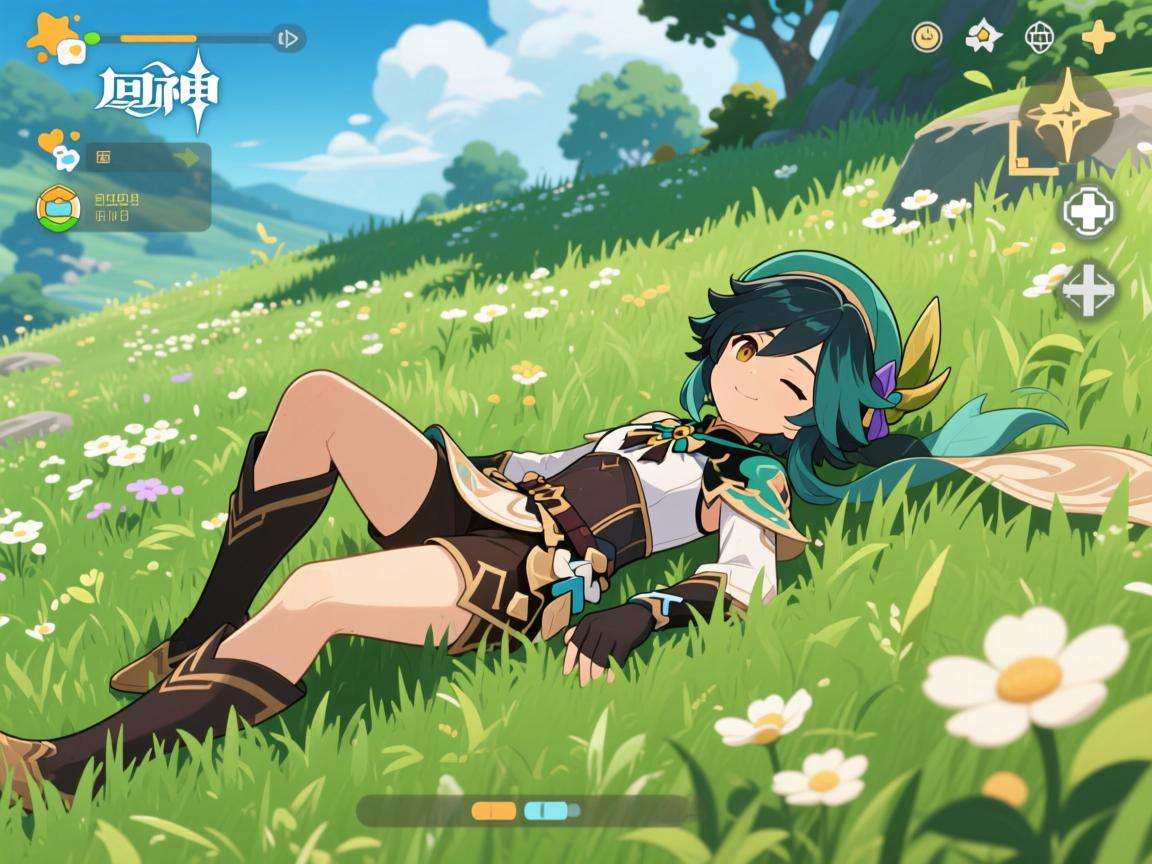Activate the large golden four-pointed star button
Image resolution: width=1152 pixels, height=864 pixels.
(1068, 116)
